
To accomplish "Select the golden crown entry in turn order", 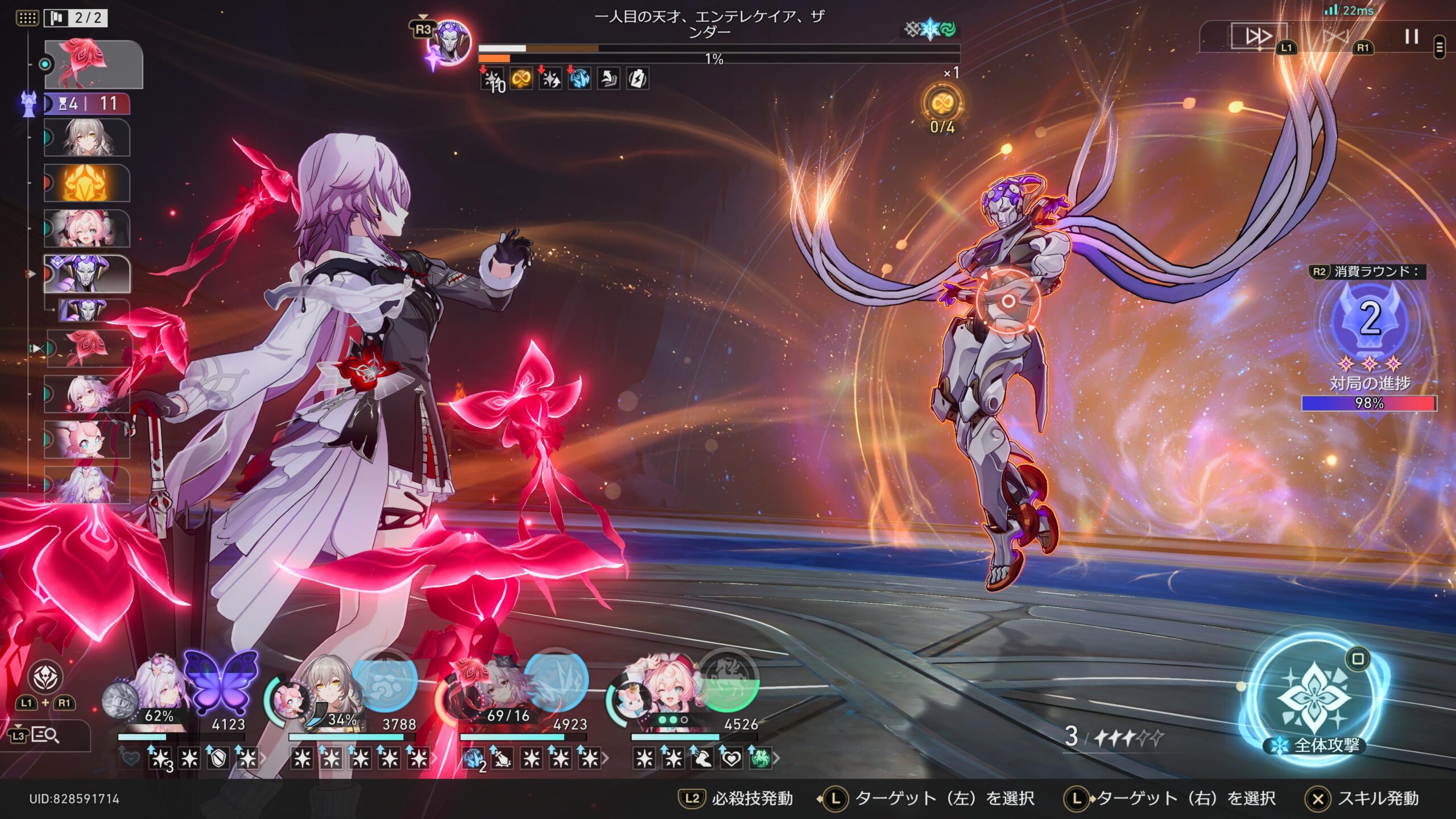I will click(86, 183).
